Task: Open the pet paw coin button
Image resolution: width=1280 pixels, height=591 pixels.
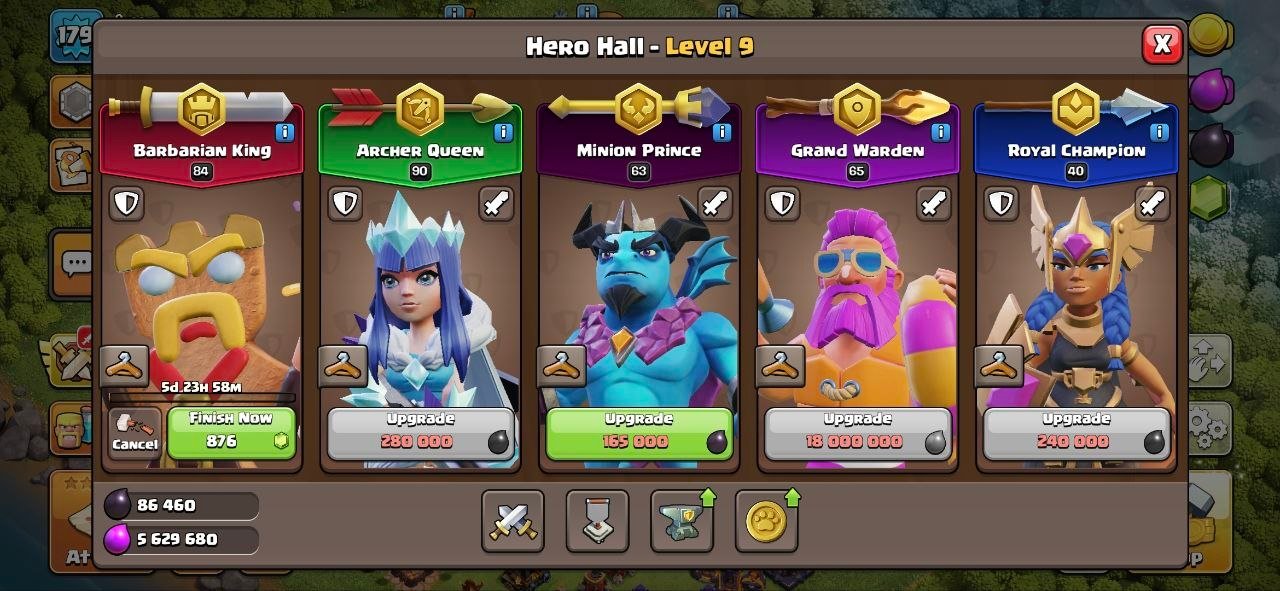Action: [766, 521]
